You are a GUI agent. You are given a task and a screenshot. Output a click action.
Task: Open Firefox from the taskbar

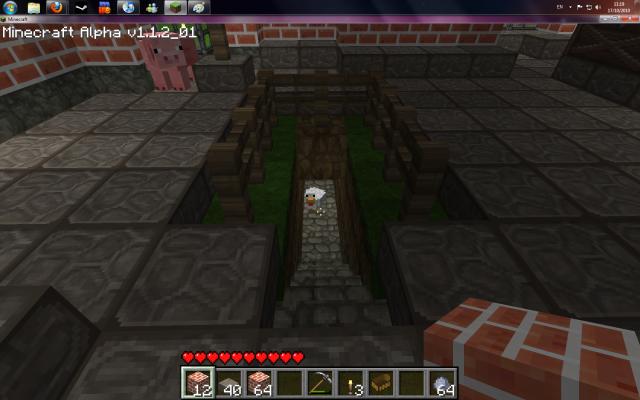click(56, 7)
